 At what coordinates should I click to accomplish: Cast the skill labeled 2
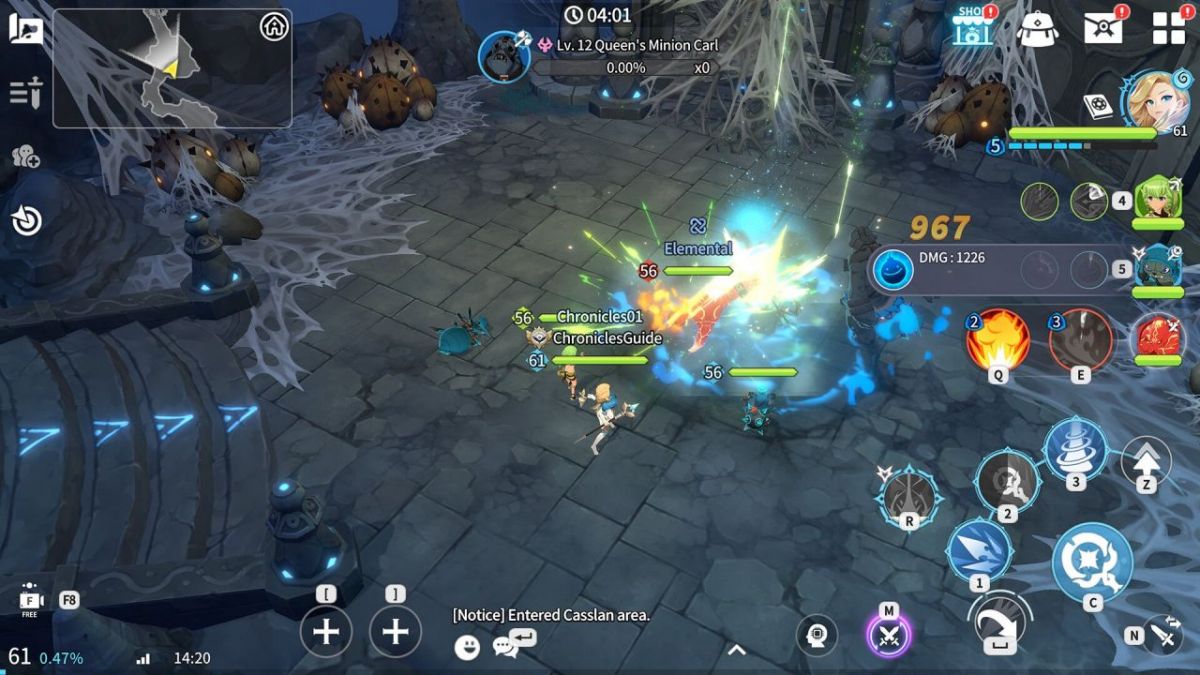click(1008, 481)
